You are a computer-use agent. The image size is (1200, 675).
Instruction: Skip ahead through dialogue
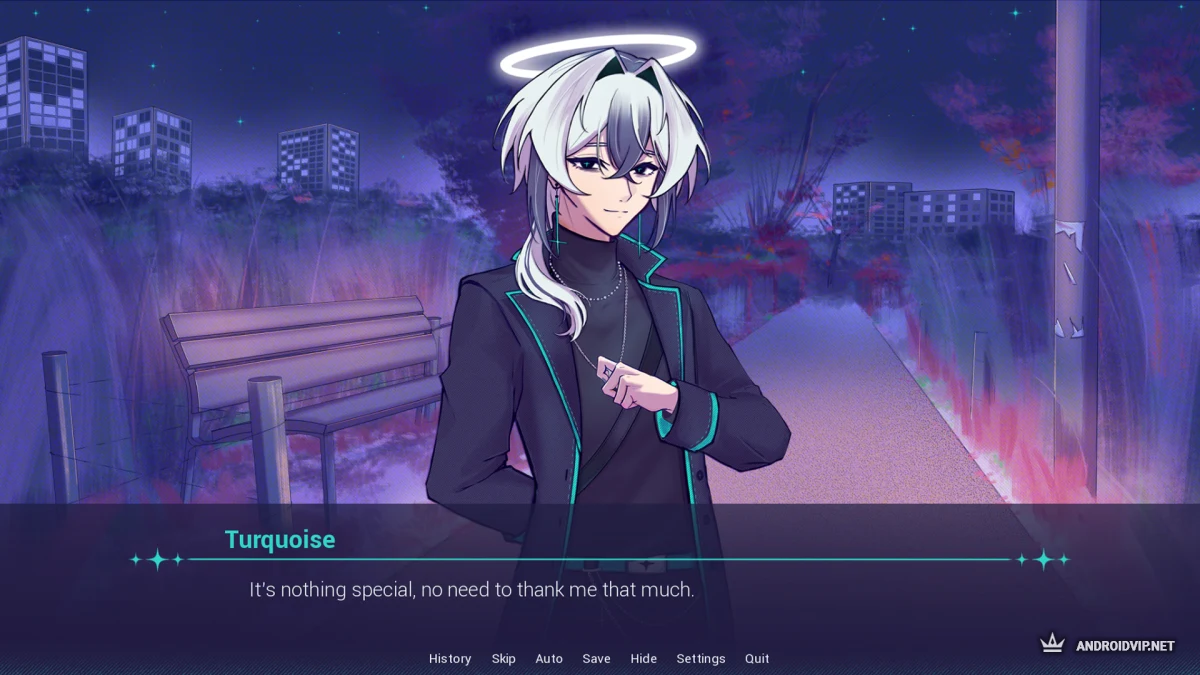(503, 659)
